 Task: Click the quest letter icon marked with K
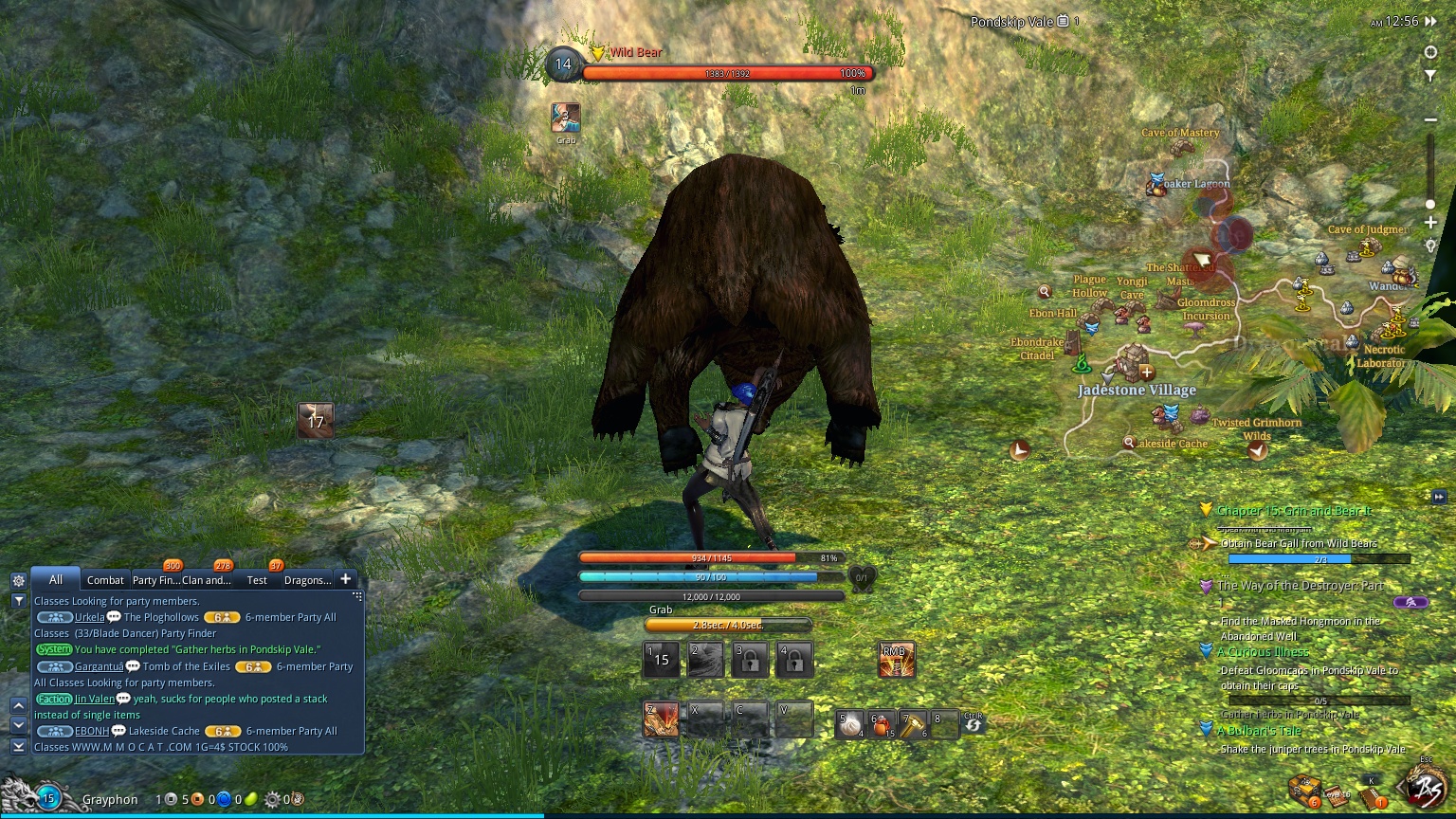(x=1368, y=796)
